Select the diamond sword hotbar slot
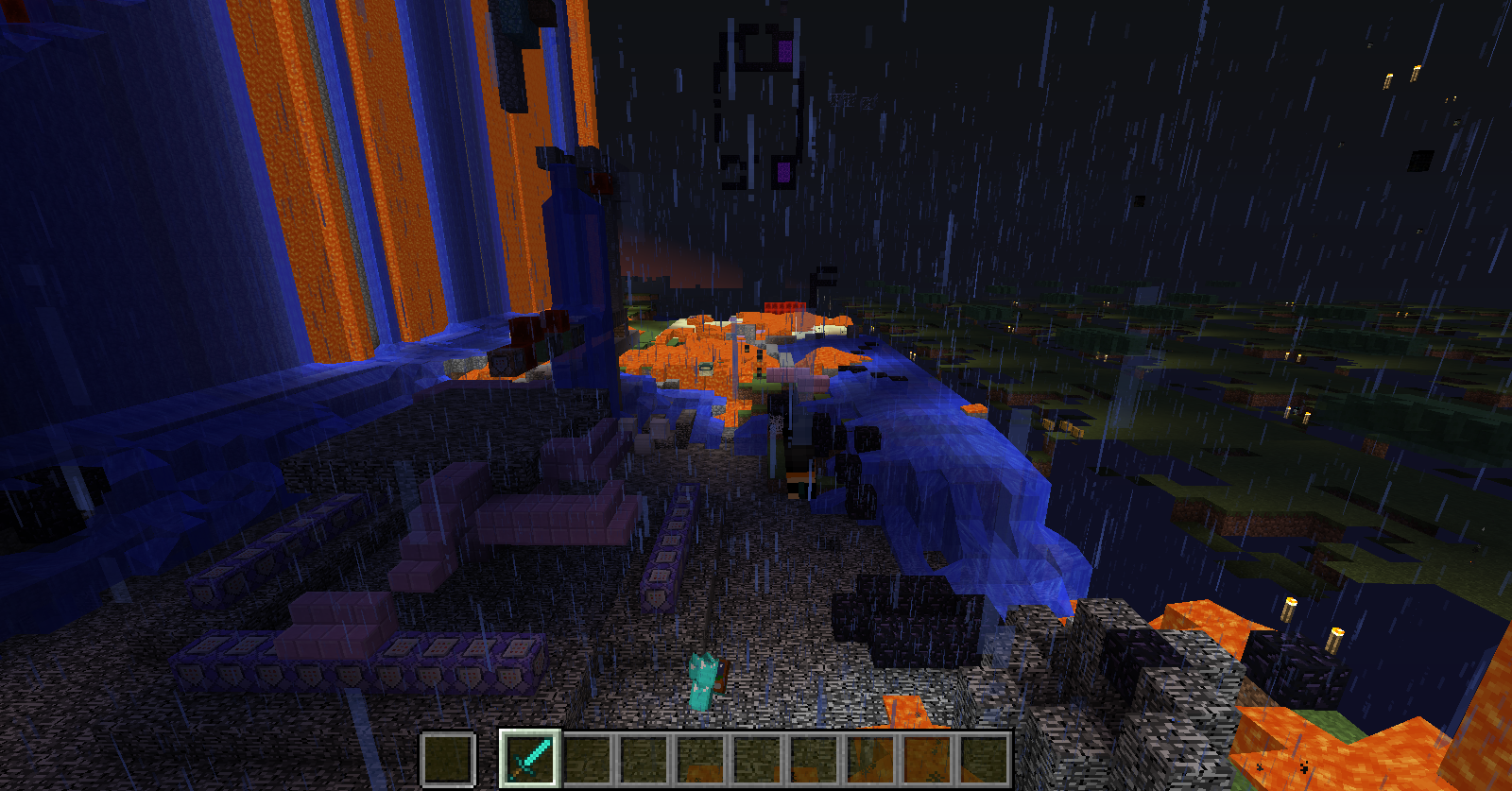The width and height of the screenshot is (1512, 791). pyautogui.click(x=531, y=758)
